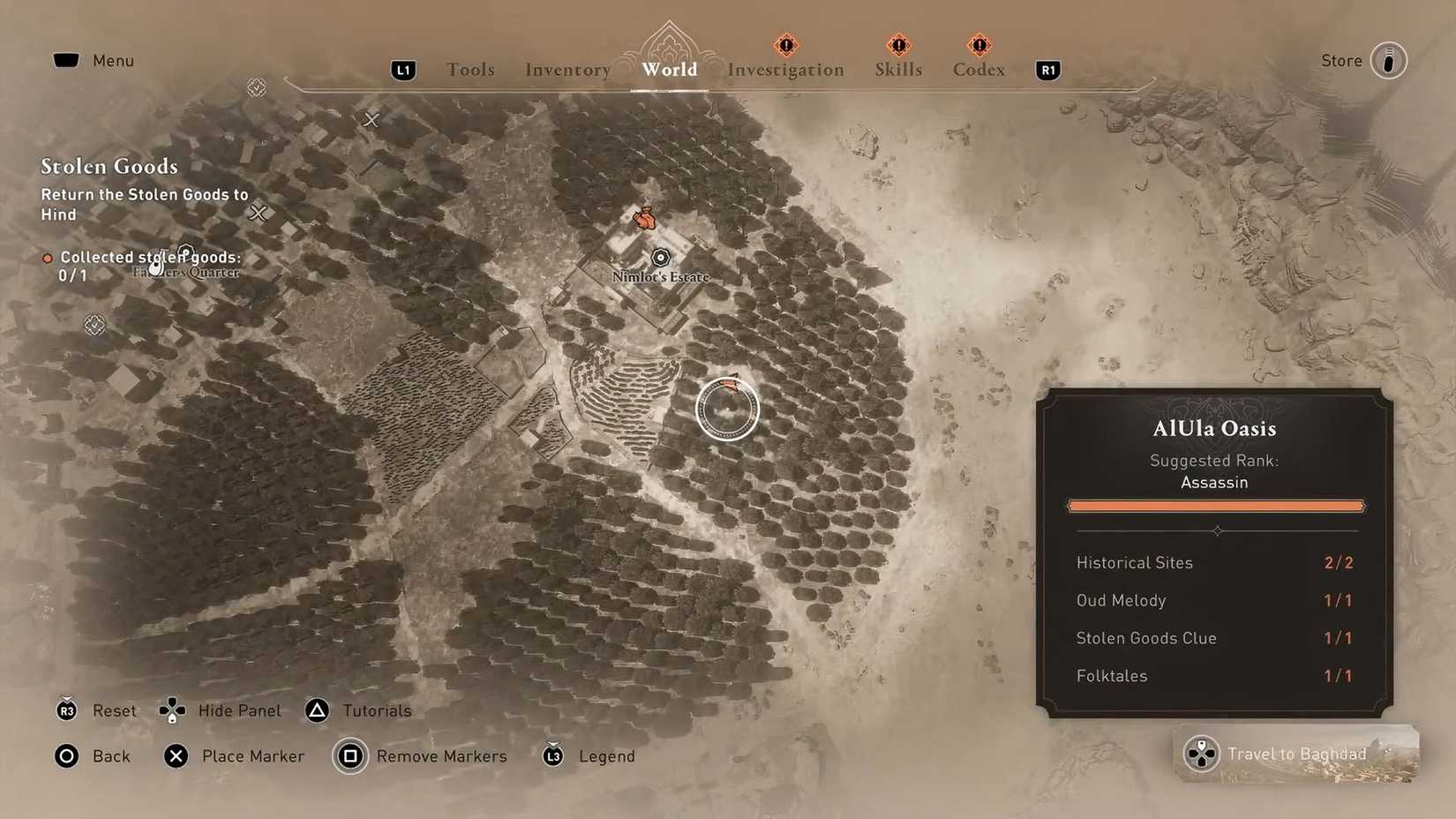Screen dimensions: 1456x819
Task: Click the L1 shoulder button icon
Action: (x=402, y=70)
